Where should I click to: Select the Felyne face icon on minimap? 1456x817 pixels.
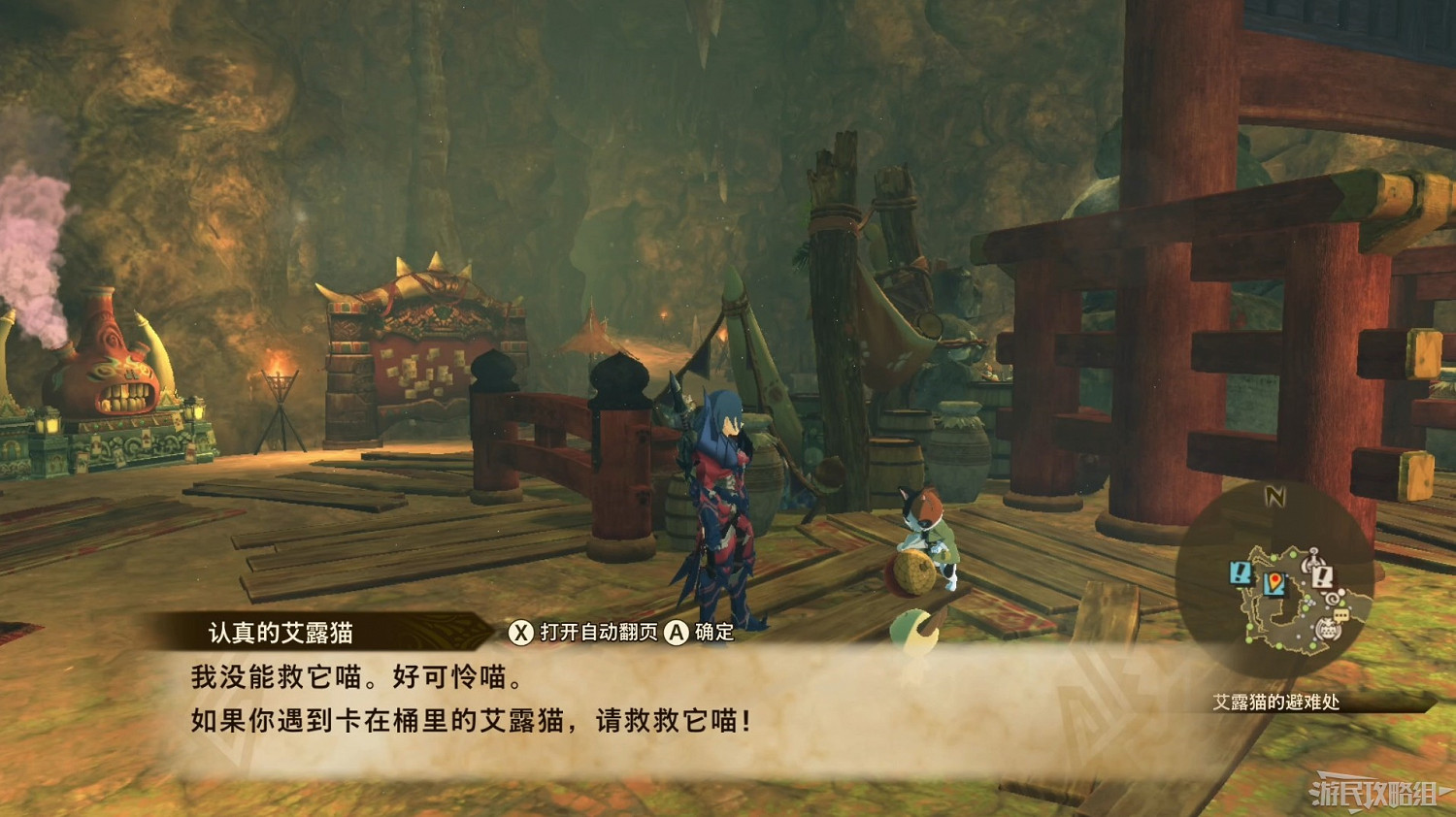[x=1329, y=629]
